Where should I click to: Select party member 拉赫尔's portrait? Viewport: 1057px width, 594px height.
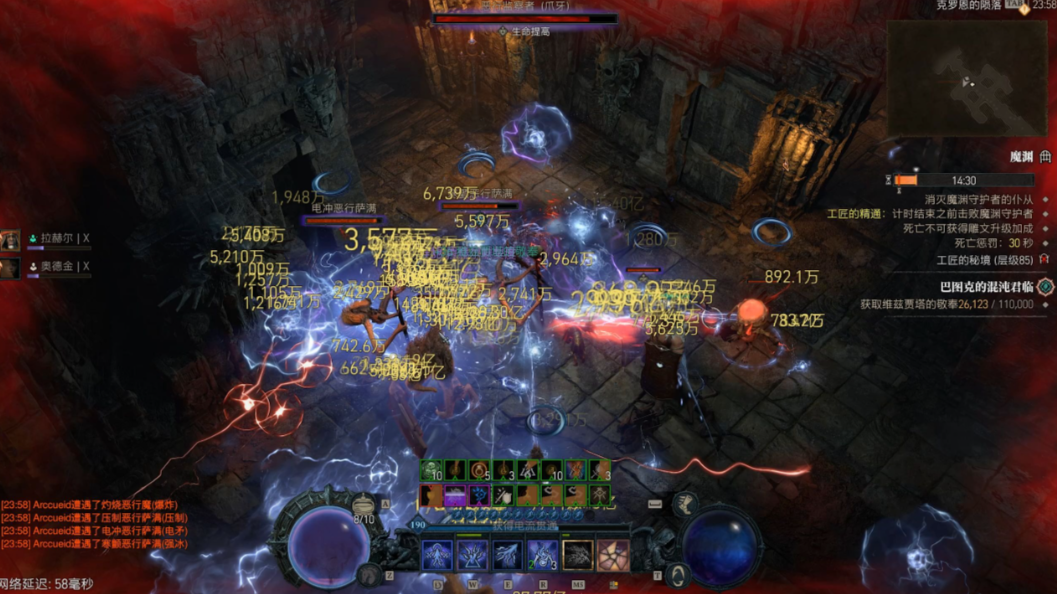[10, 240]
